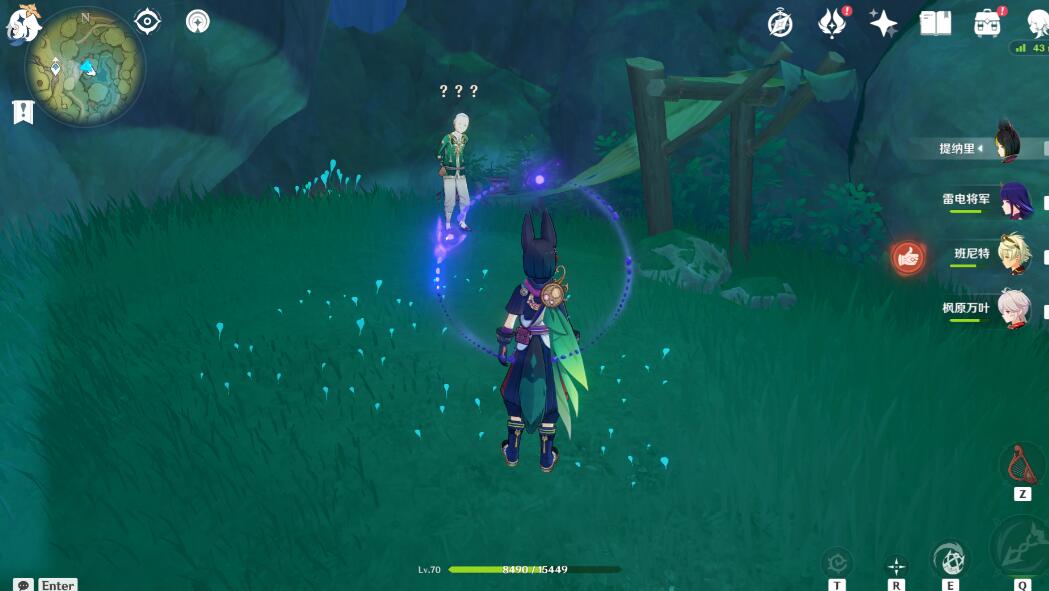Open the Wish four-pointed star icon
This screenshot has width=1049, height=591.
pyautogui.click(x=883, y=23)
